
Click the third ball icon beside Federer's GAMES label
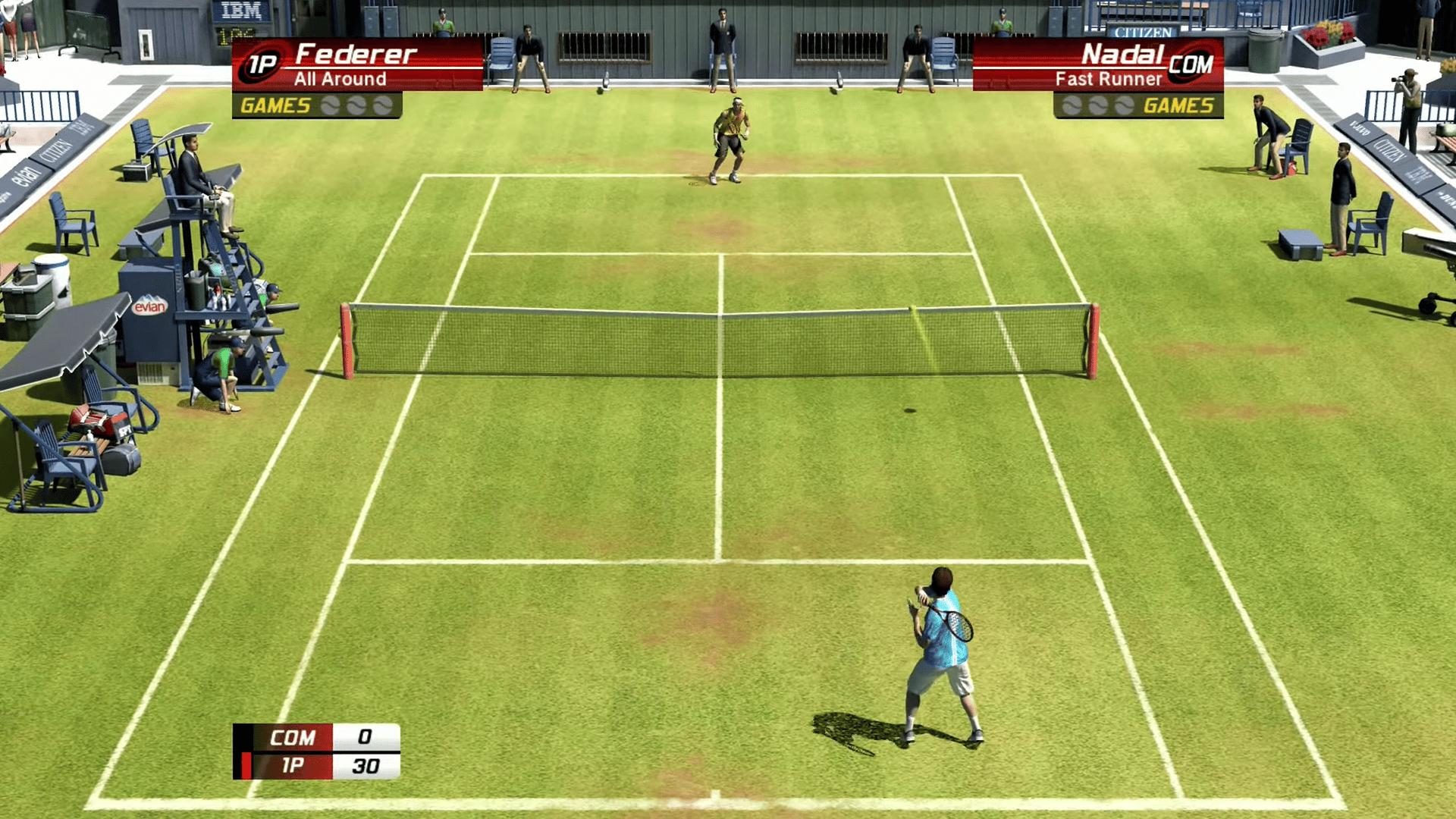click(x=383, y=106)
